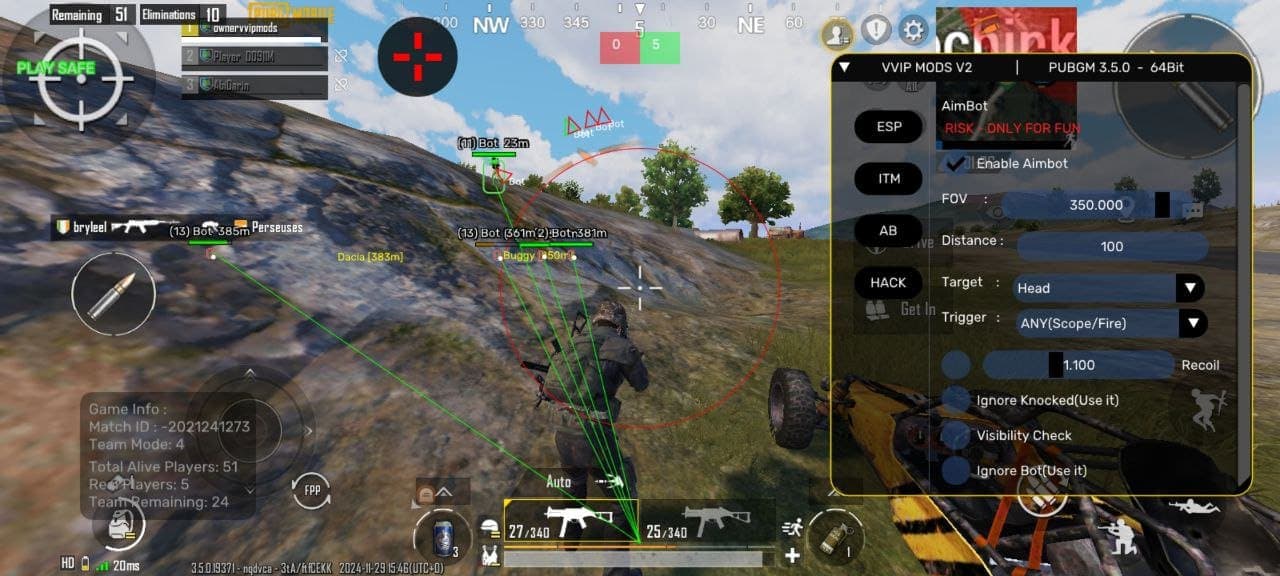Collapse the VVIP MODS overlay panel arrow

845,67
